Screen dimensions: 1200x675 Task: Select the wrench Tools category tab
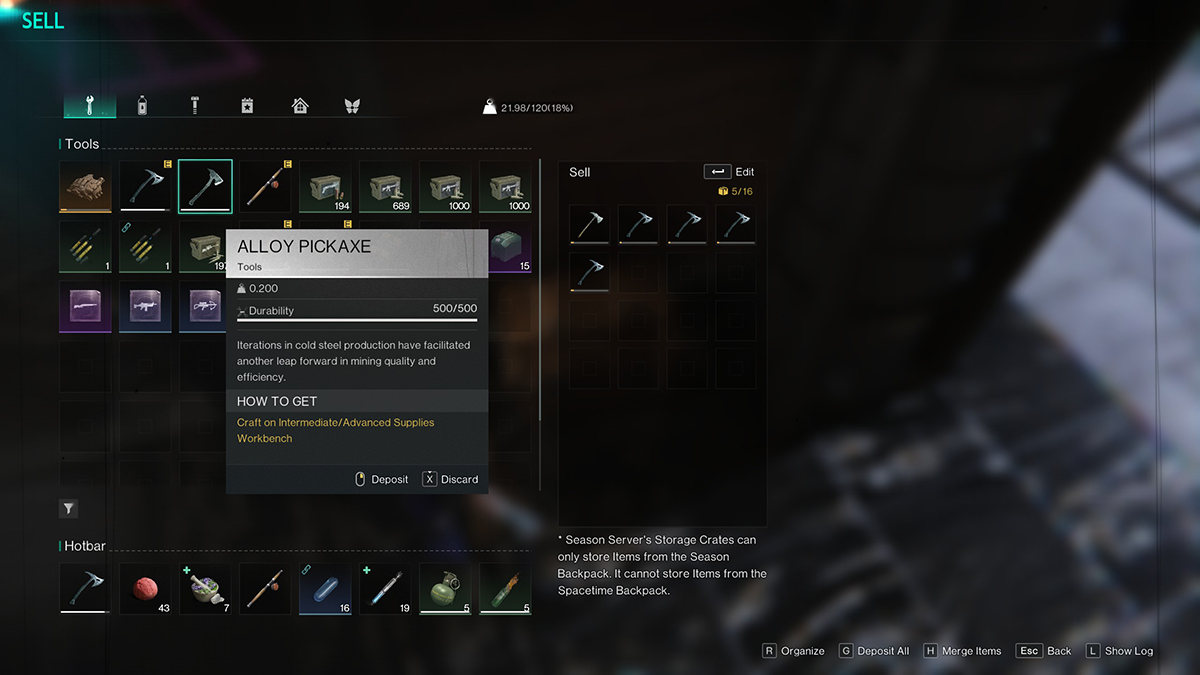(89, 106)
